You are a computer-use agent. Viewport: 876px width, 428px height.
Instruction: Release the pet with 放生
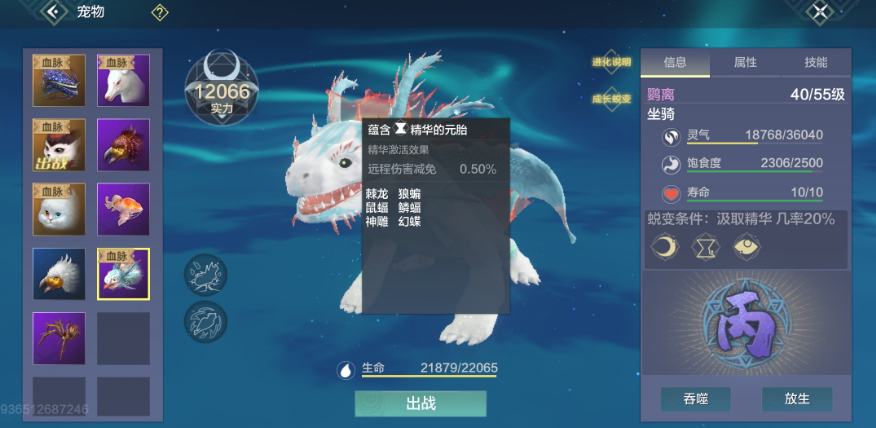797,399
